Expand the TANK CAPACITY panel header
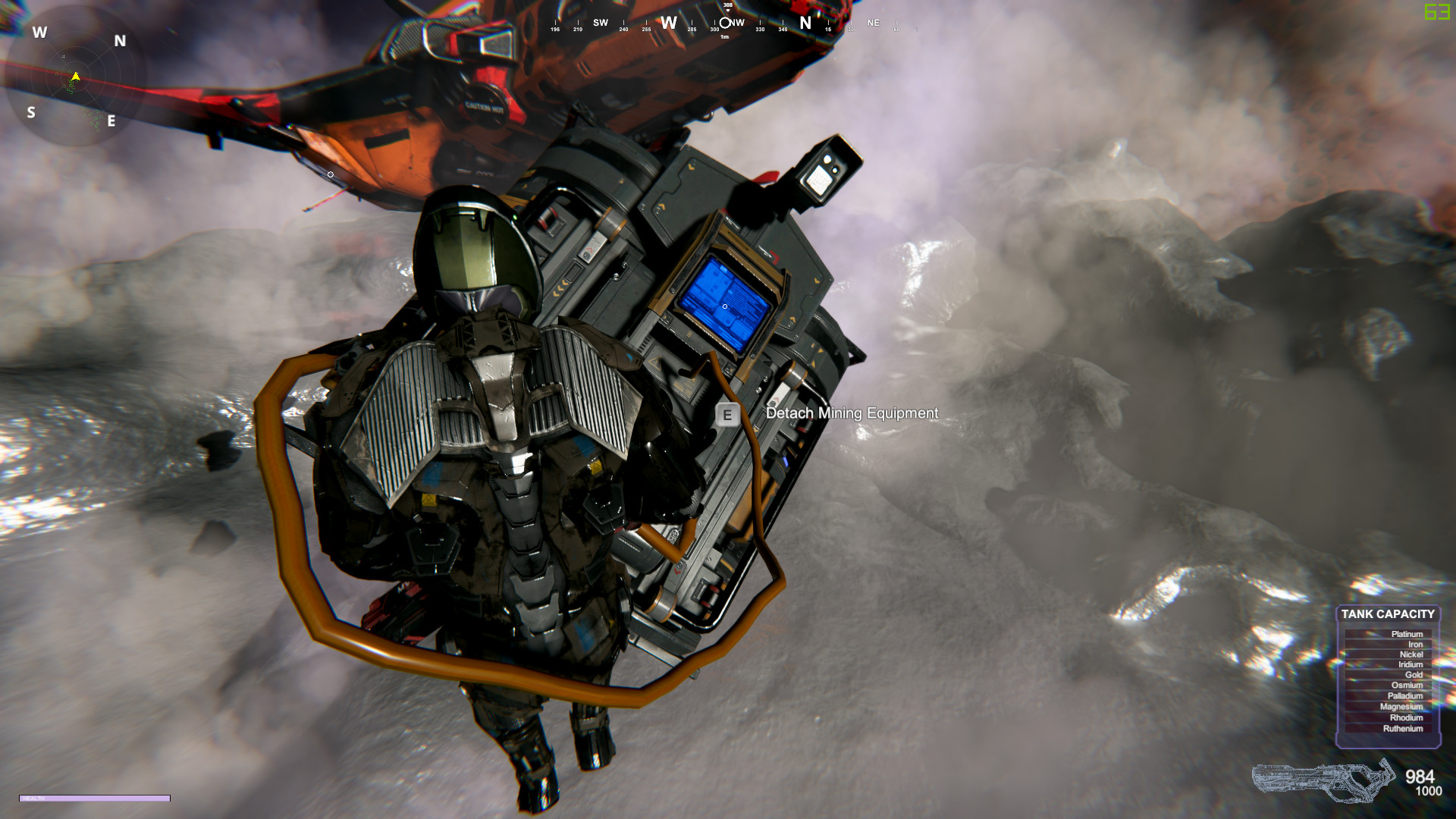Screen dimensions: 1456x819 (1389, 614)
